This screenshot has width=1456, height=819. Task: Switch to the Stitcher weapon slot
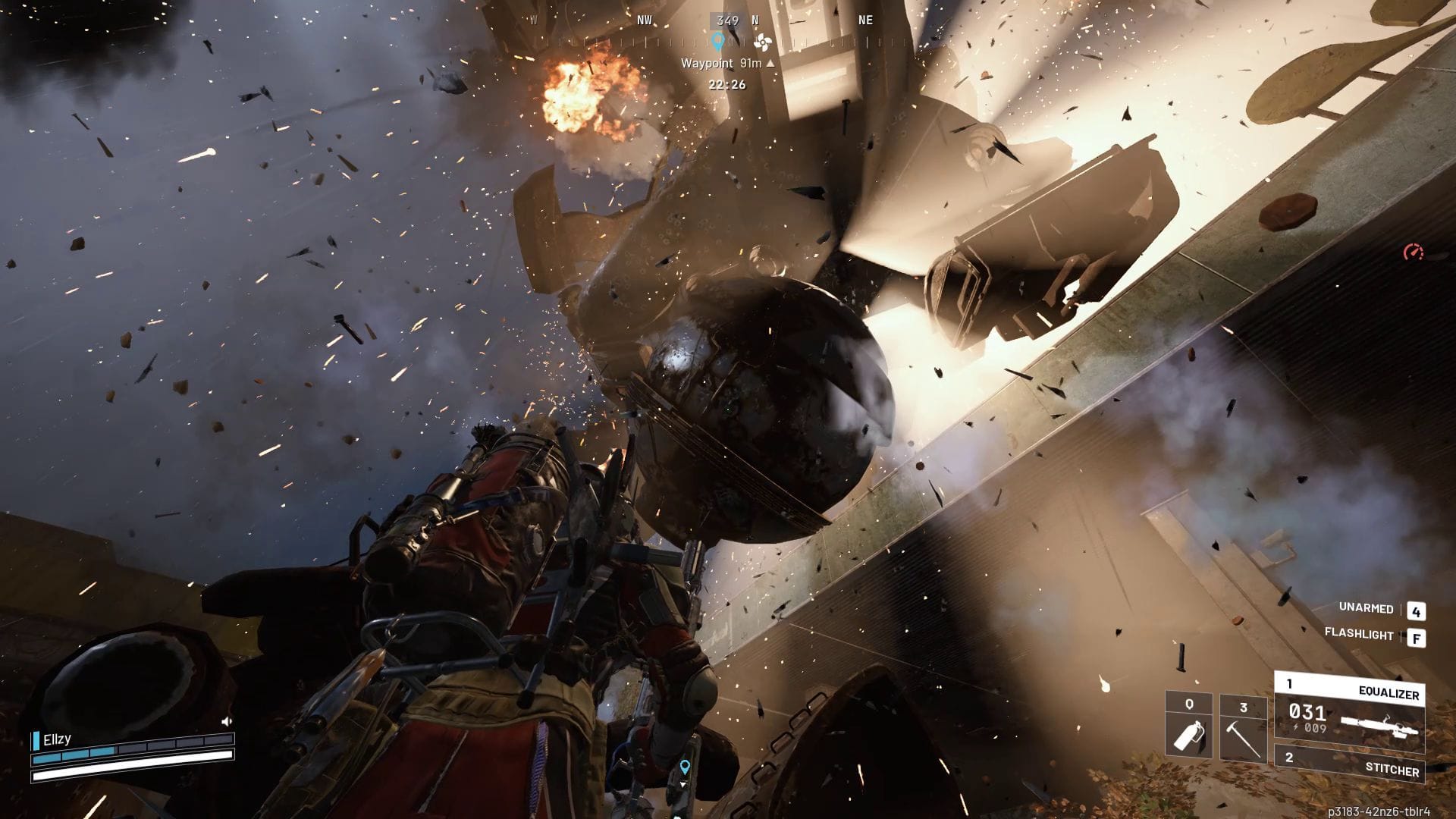[1349, 763]
